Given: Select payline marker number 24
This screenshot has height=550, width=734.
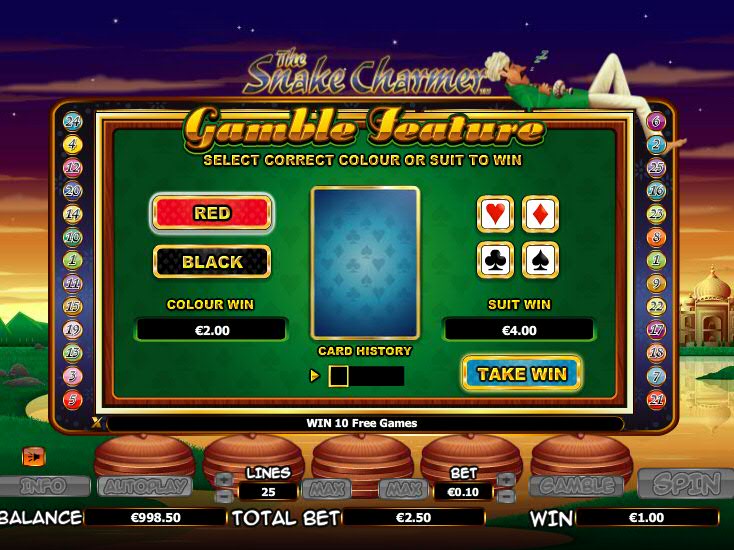Looking at the screenshot, I should coord(72,122).
